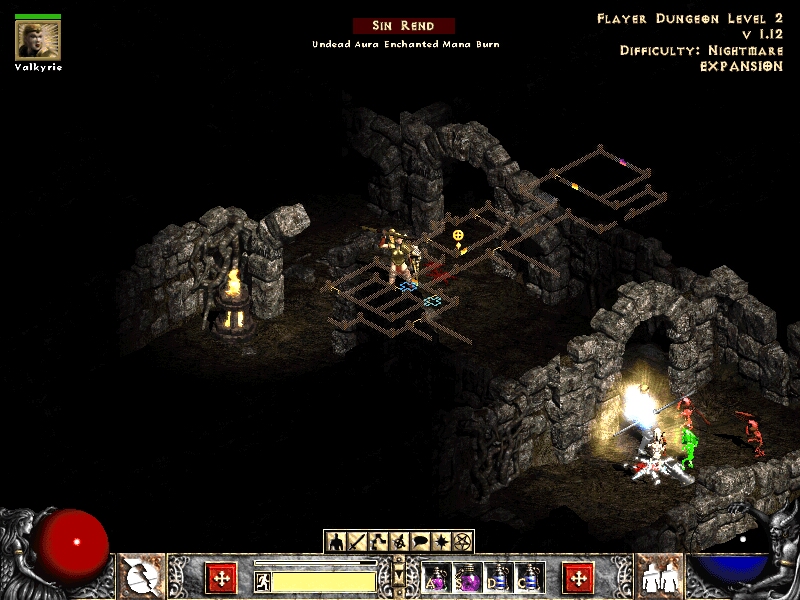The image size is (800, 600).
Task: Click the left-click attack skill icon
Action: click(142, 578)
